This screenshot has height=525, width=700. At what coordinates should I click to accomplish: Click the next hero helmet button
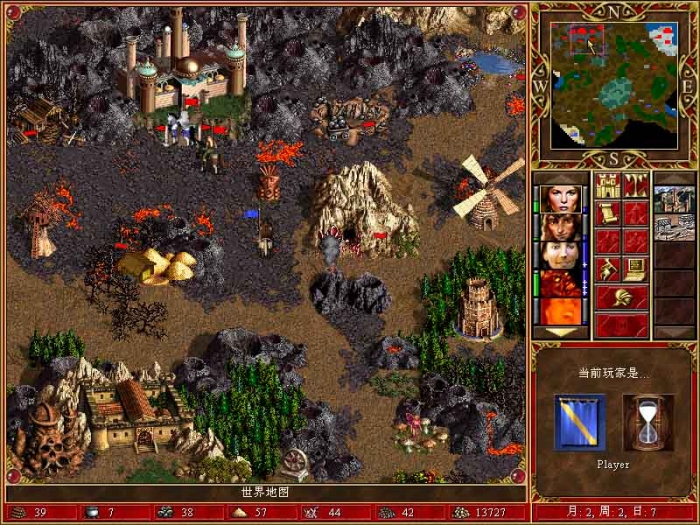621,297
